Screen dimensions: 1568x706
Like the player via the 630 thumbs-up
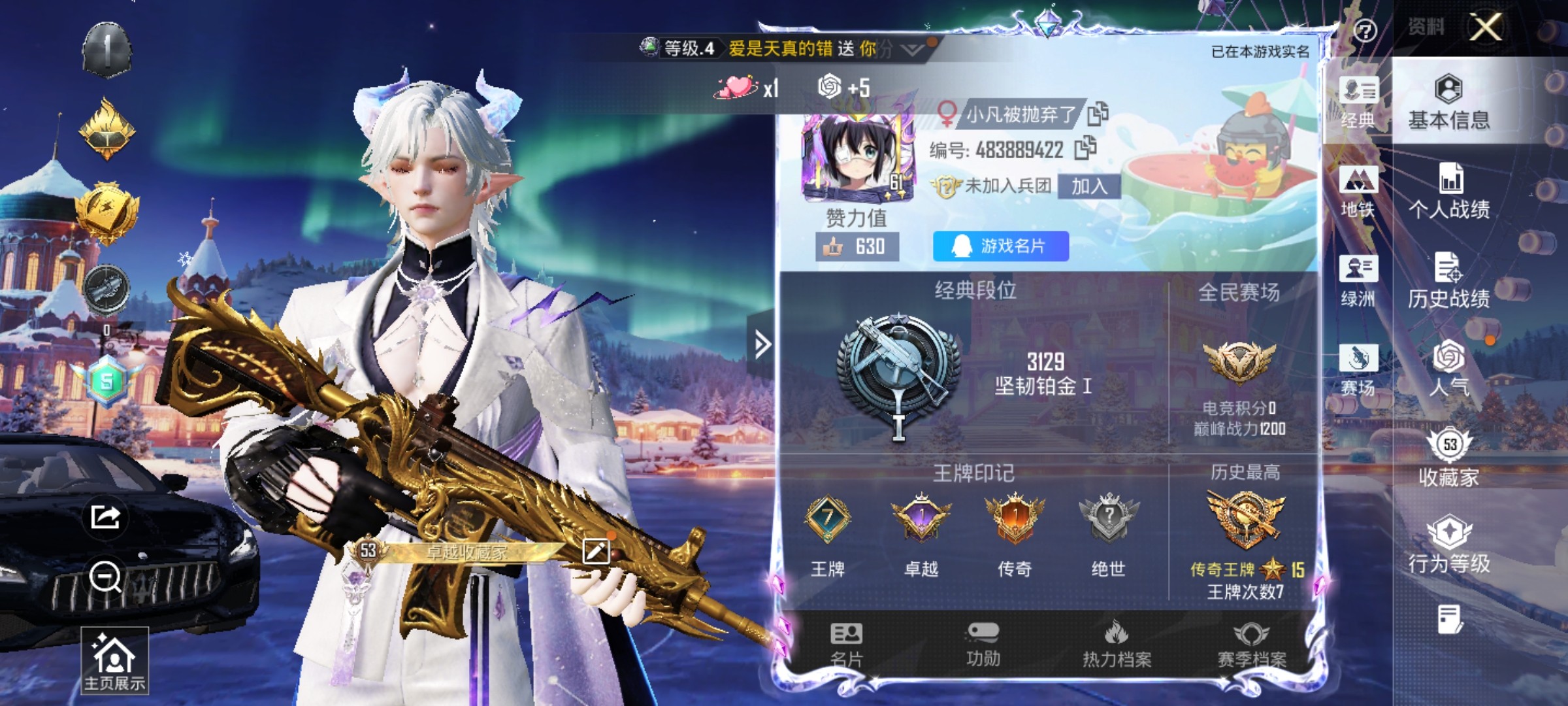(857, 246)
